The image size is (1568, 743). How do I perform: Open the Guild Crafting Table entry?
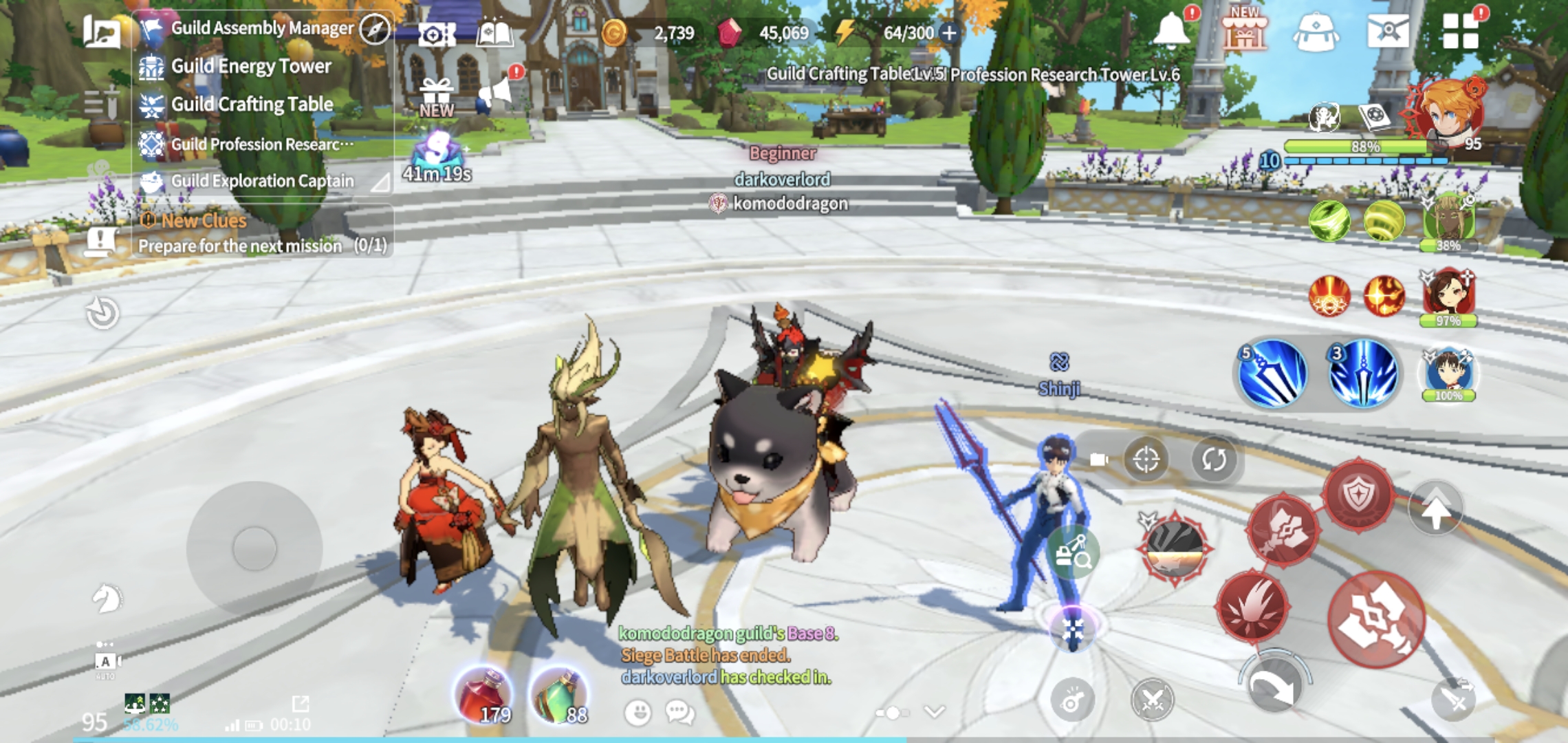(x=252, y=105)
